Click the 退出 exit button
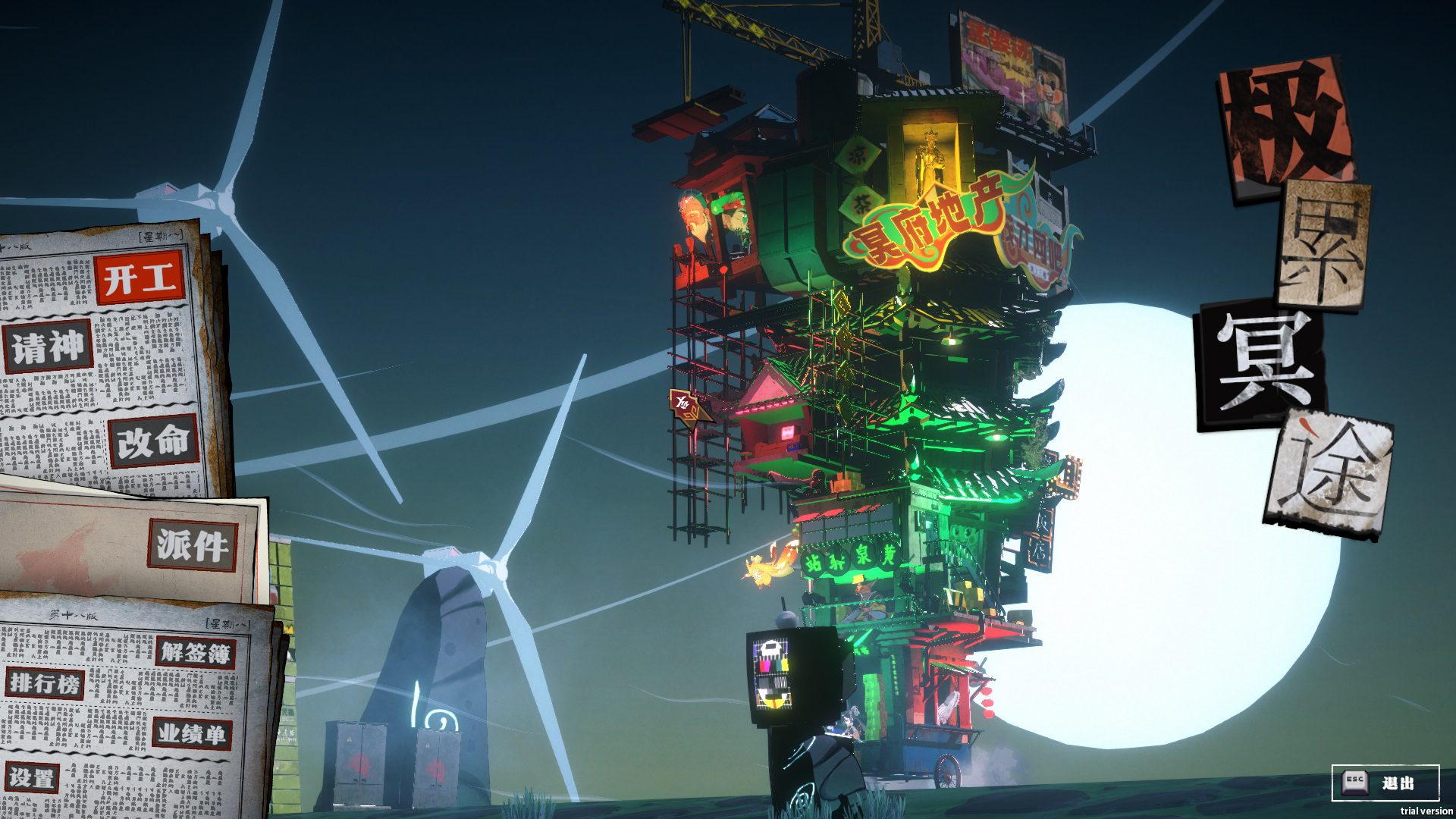The height and width of the screenshot is (819, 1456). pos(1385,783)
